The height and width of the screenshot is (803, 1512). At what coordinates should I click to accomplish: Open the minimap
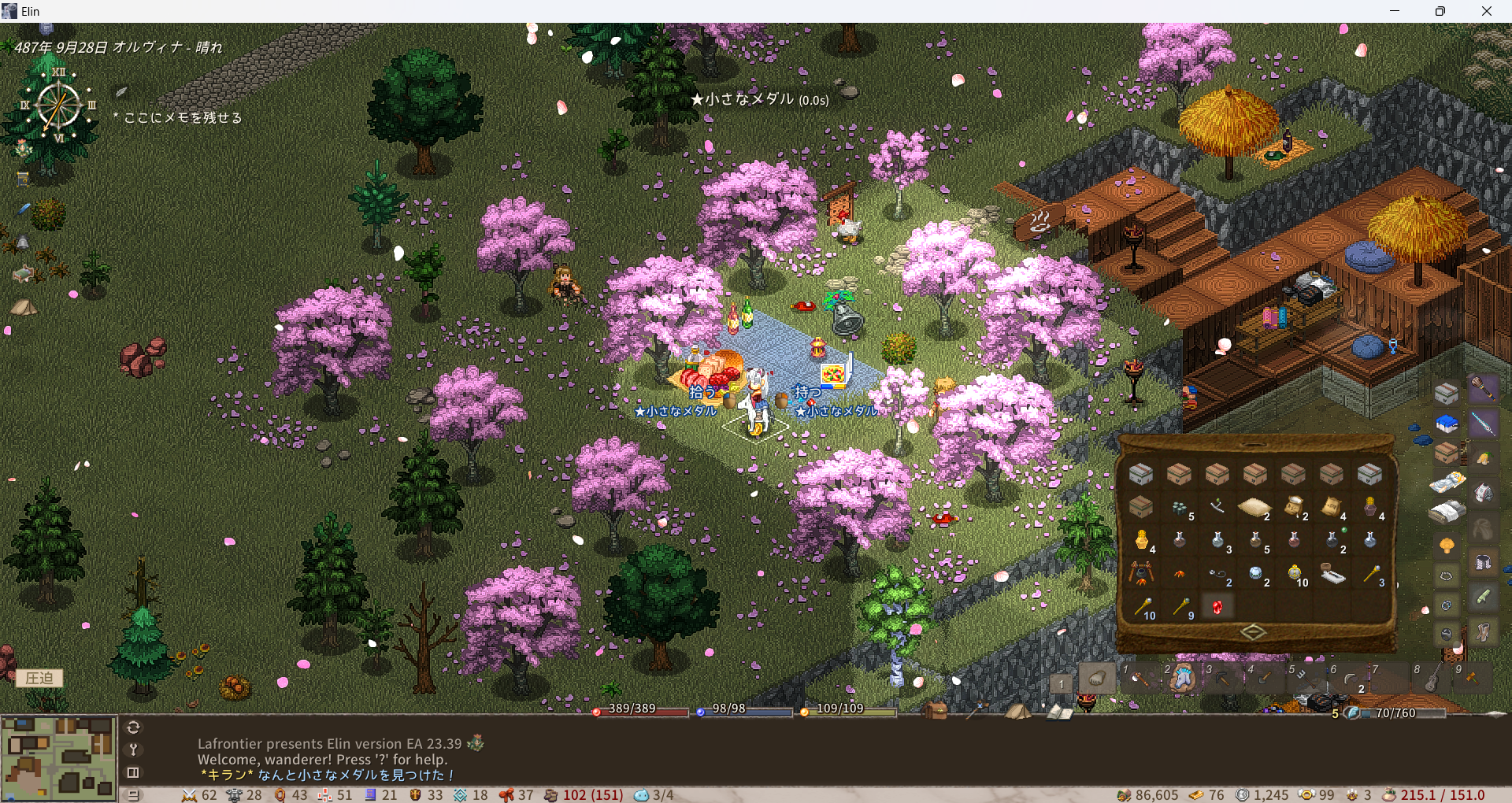point(58,757)
